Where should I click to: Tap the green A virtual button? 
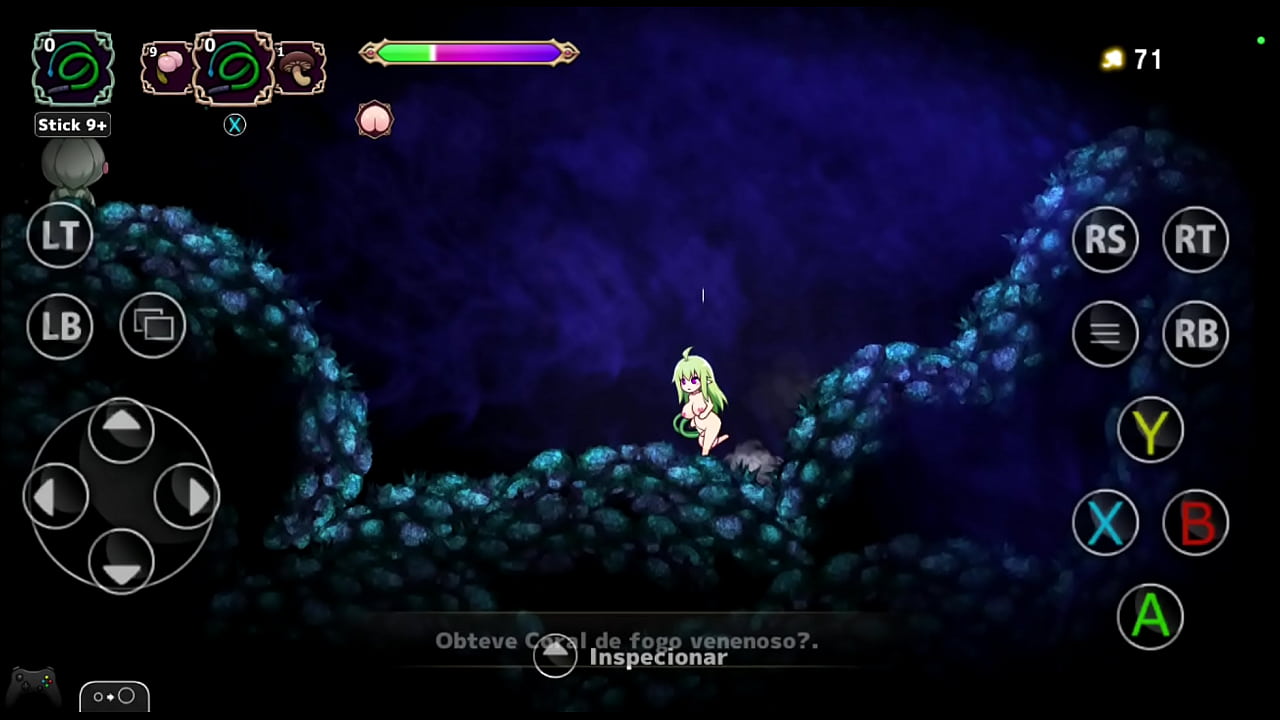[x=1150, y=616]
